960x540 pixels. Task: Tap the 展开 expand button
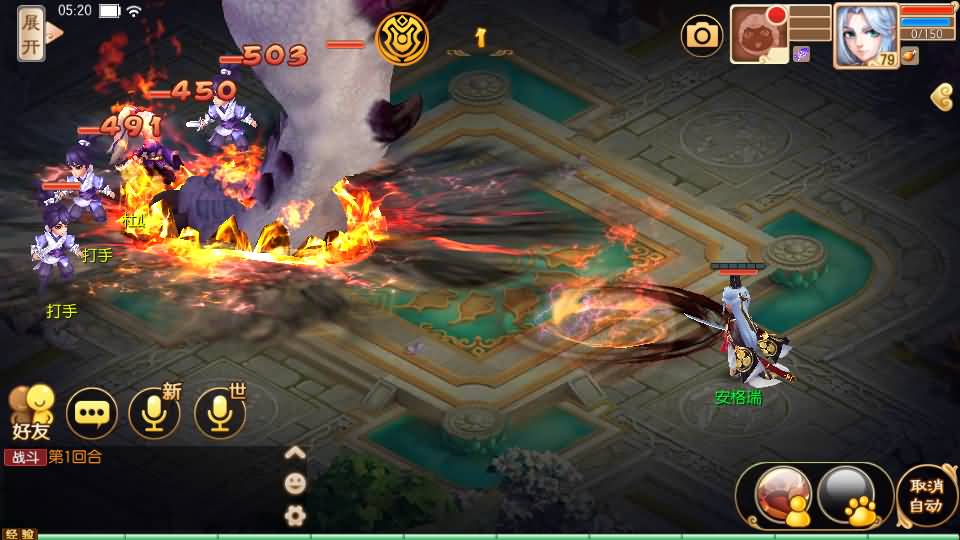(x=31, y=32)
